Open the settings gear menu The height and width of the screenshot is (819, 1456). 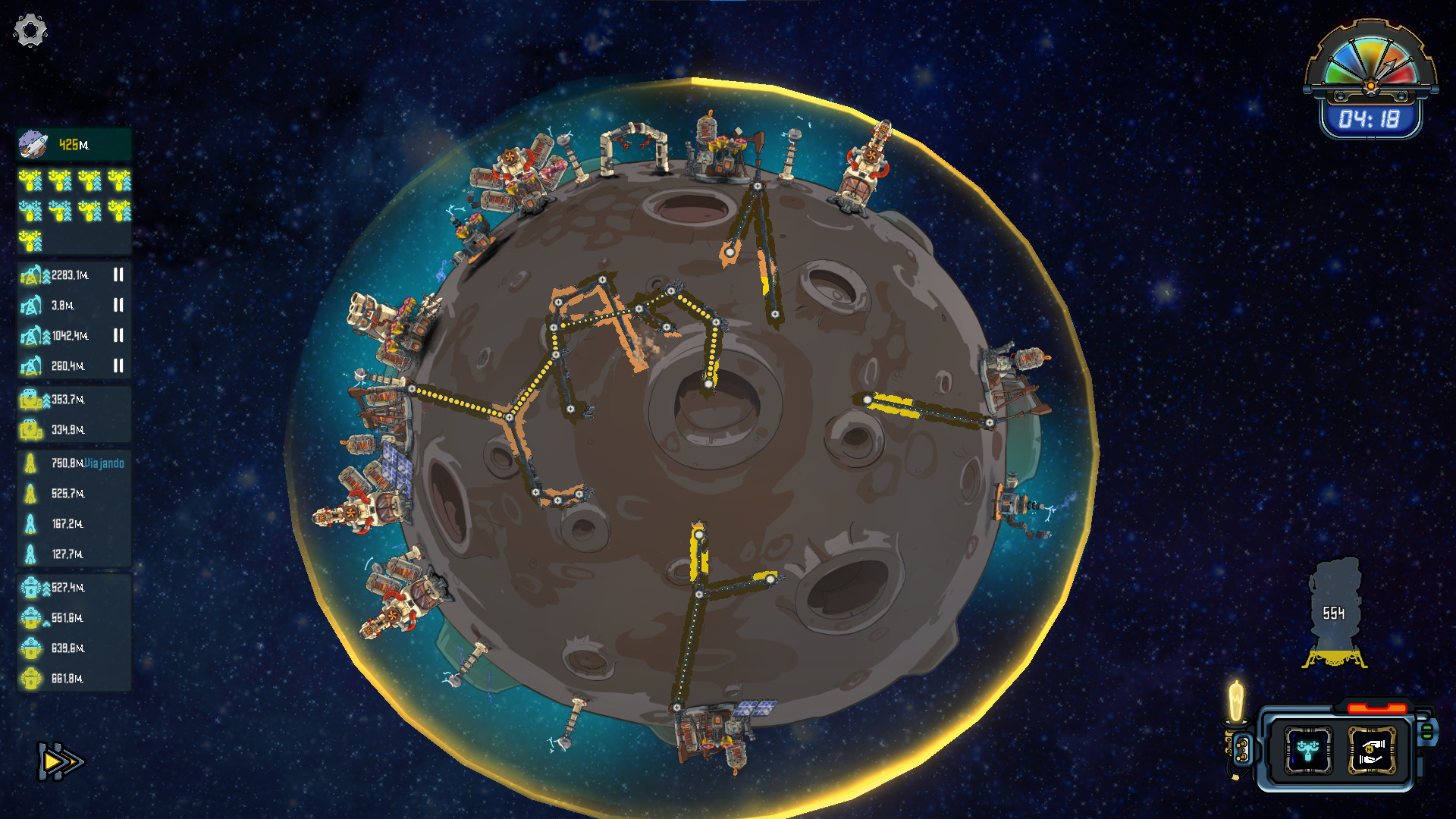coord(29,29)
